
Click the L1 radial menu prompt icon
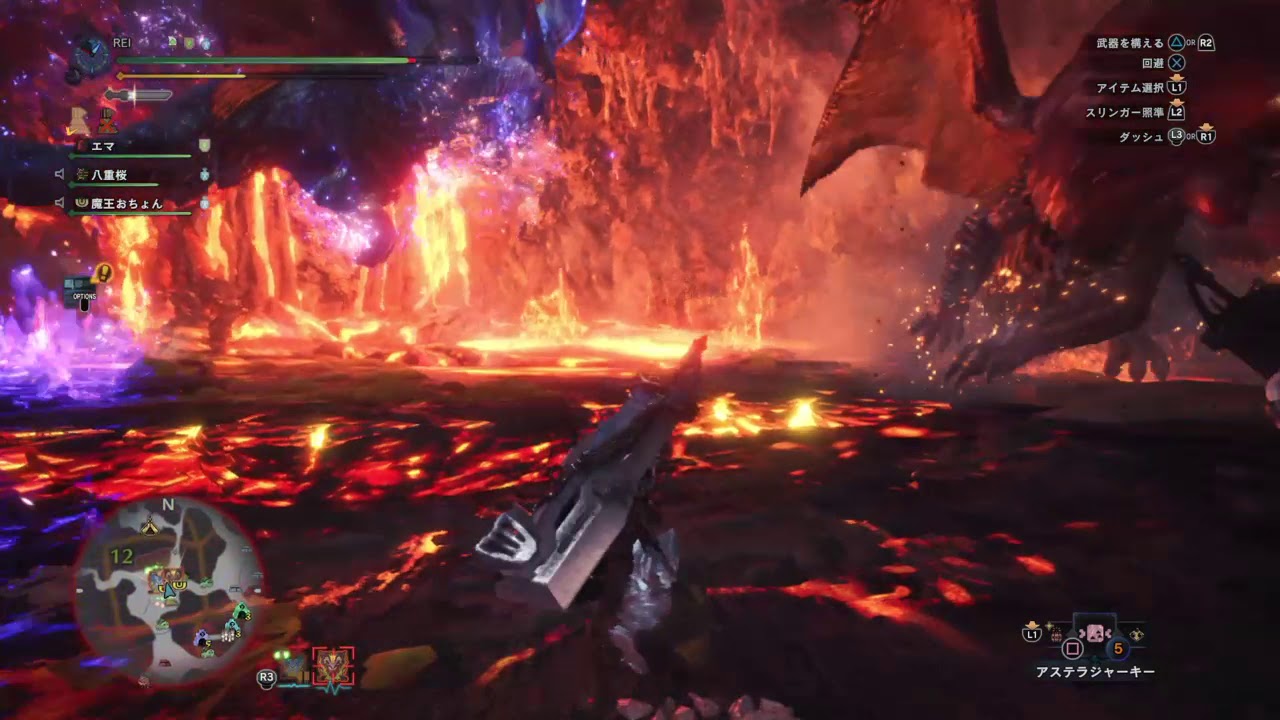point(1032,634)
